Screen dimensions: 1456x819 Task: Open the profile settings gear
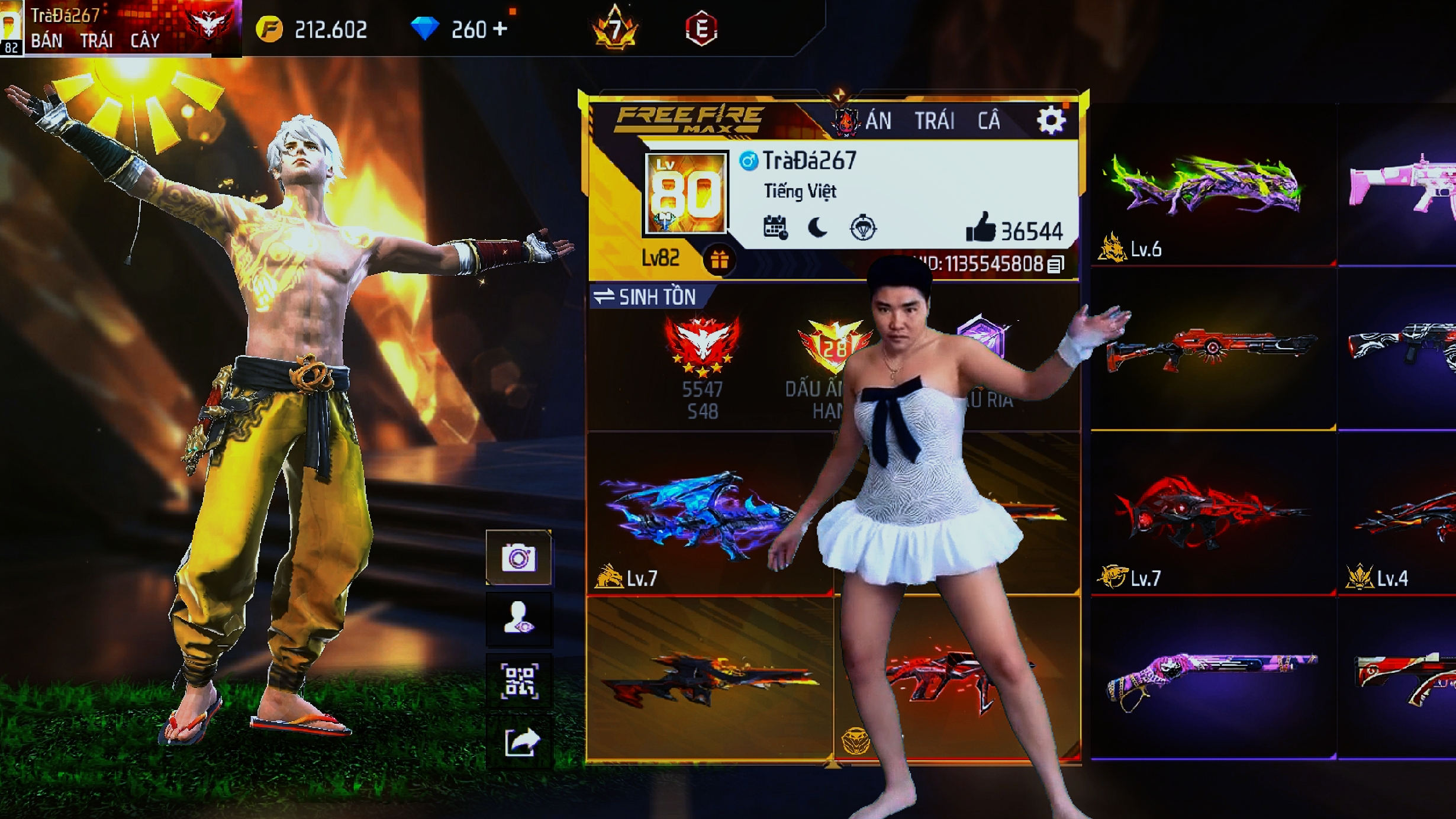click(x=1051, y=121)
